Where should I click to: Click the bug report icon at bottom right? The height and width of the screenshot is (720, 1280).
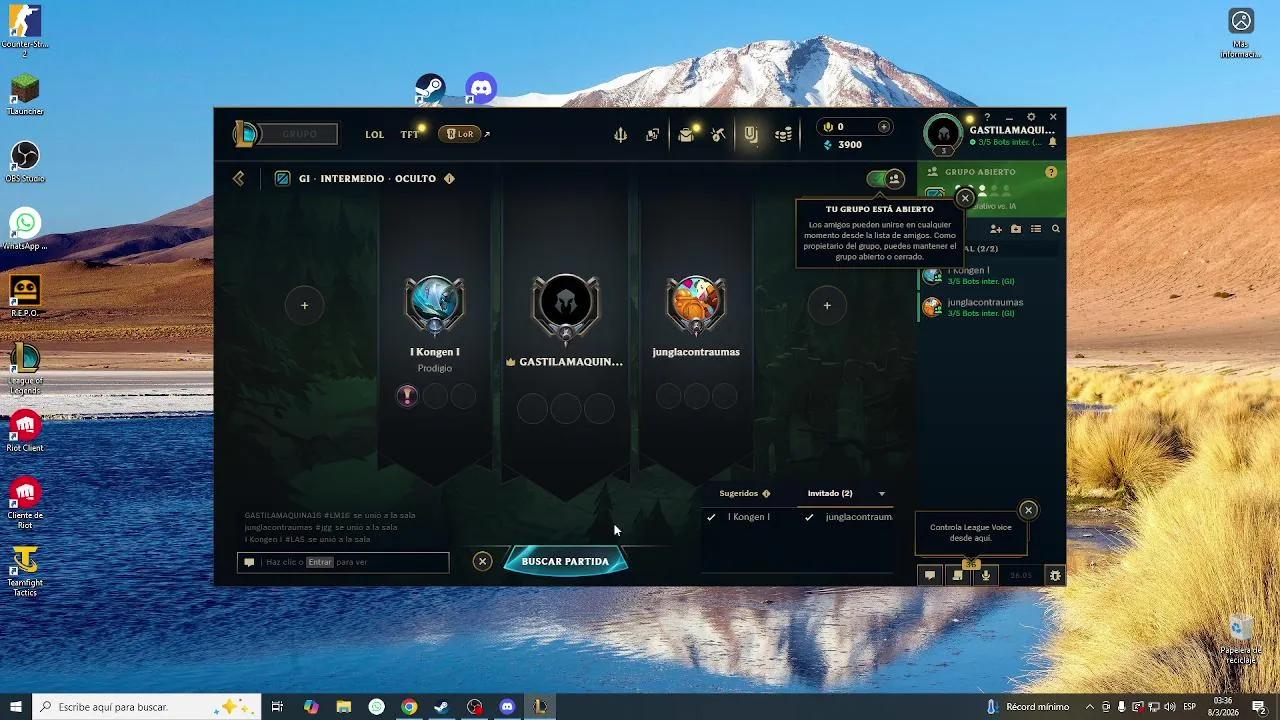point(1054,575)
